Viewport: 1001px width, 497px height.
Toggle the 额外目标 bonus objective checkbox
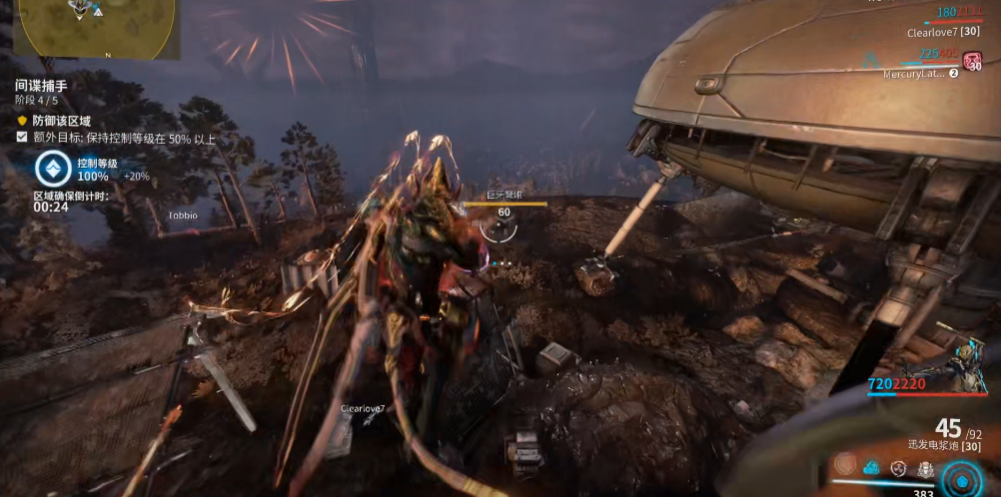pyautogui.click(x=22, y=137)
